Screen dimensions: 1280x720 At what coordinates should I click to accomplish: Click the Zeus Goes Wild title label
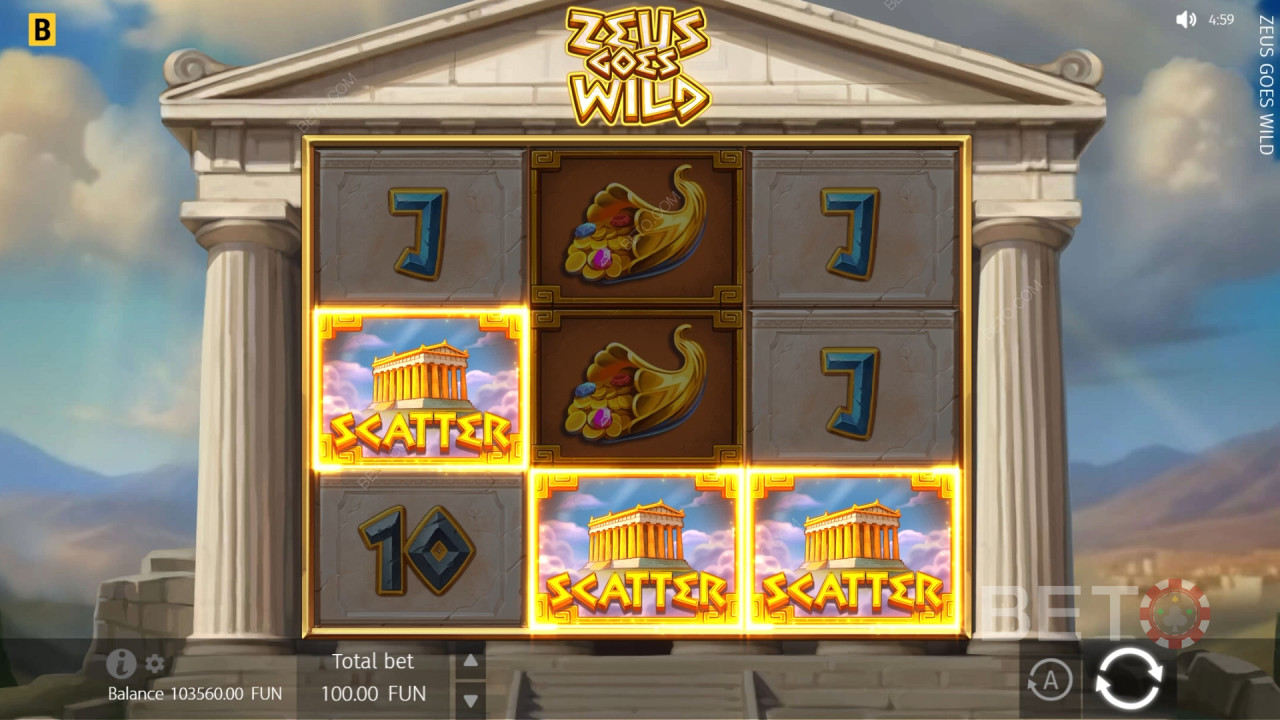point(637,63)
